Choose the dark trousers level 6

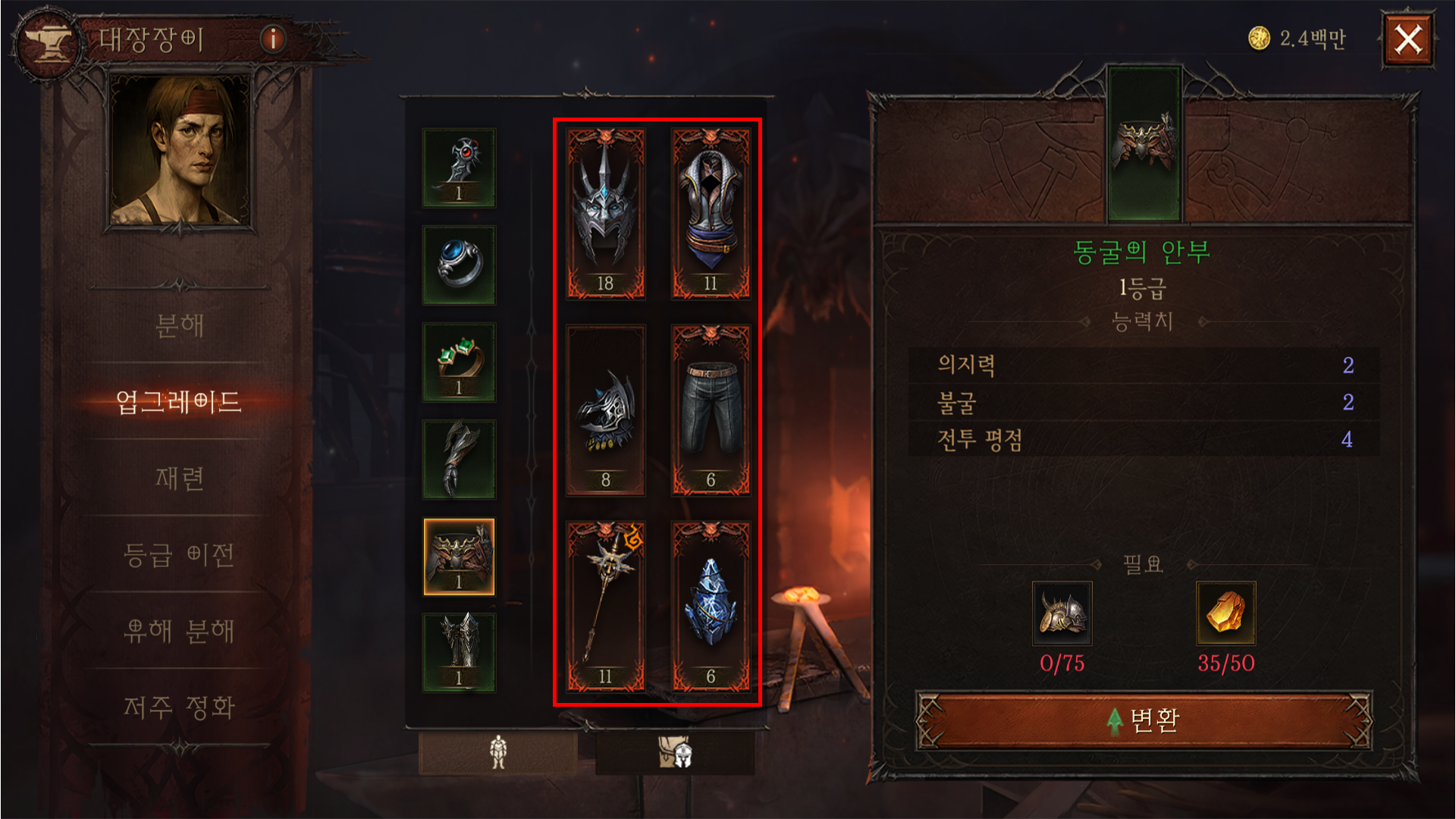[711, 410]
